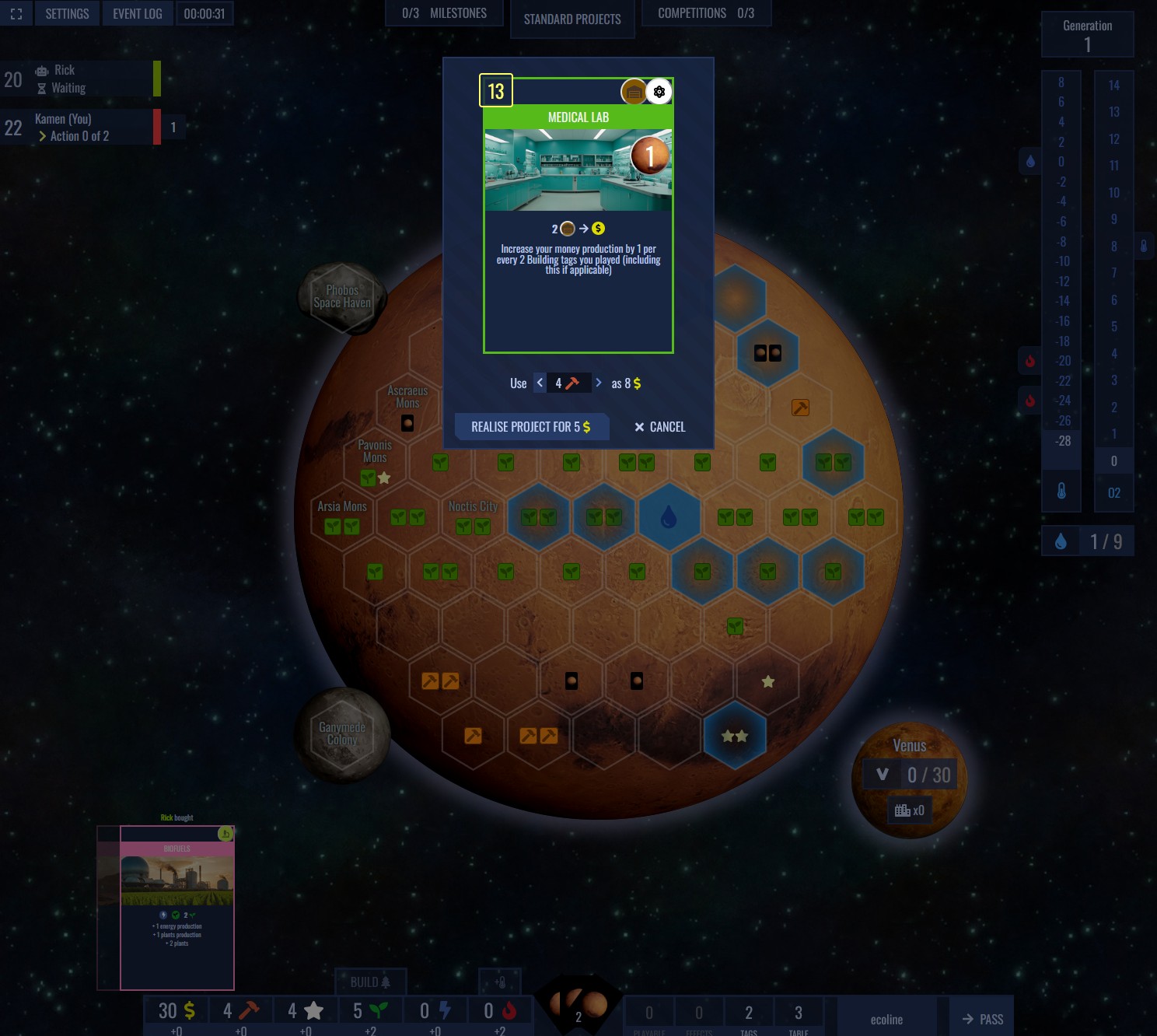Open the Settings menu
This screenshot has height=1036, width=1157.
(67, 14)
